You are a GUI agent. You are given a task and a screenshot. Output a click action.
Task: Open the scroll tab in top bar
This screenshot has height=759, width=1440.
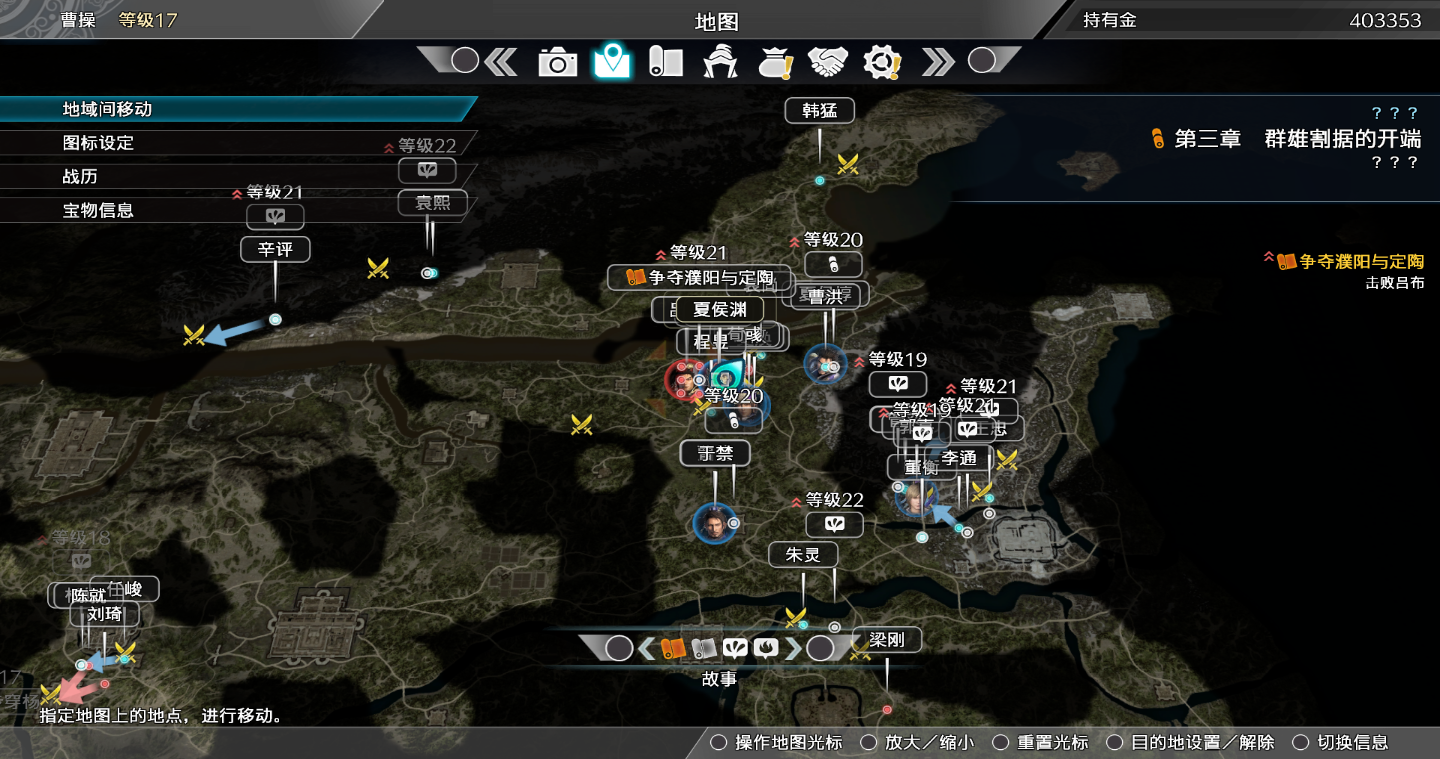pyautogui.click(x=665, y=62)
